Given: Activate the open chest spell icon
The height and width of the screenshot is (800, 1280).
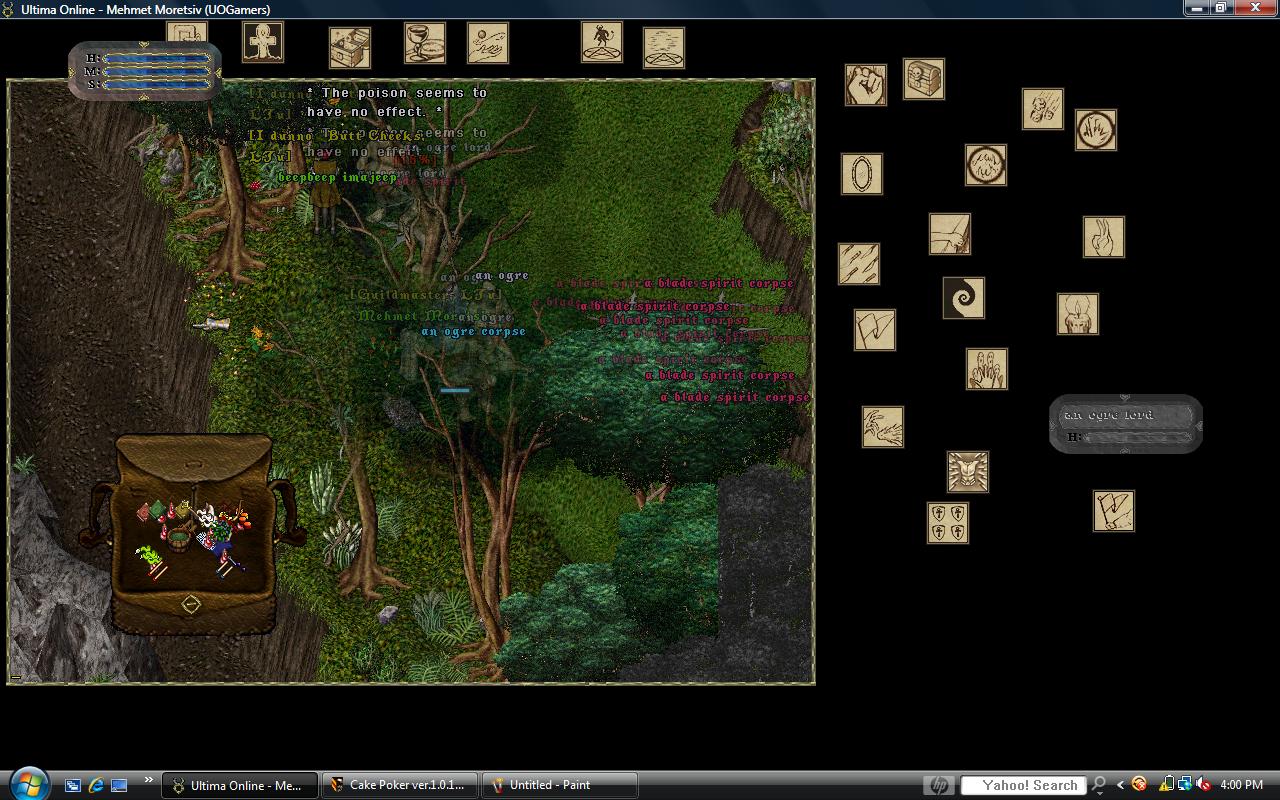Looking at the screenshot, I should 350,48.
